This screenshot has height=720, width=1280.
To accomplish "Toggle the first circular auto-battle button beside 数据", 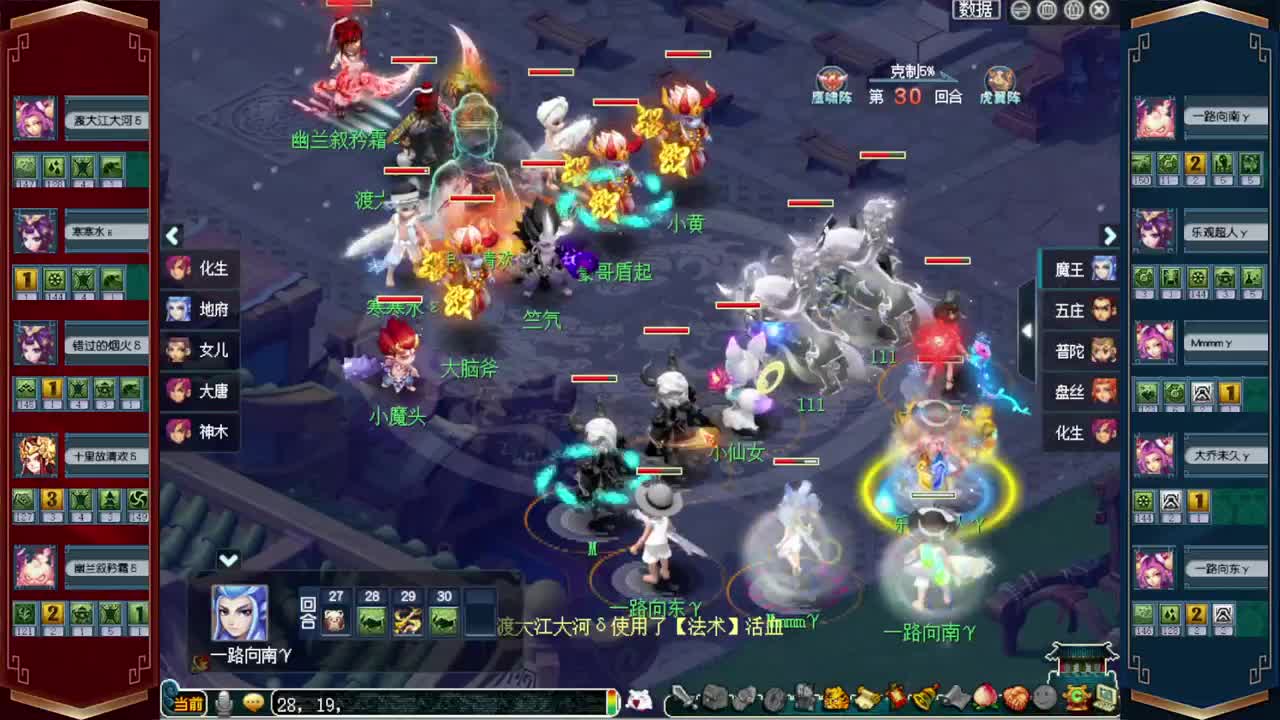I will 1019,10.
